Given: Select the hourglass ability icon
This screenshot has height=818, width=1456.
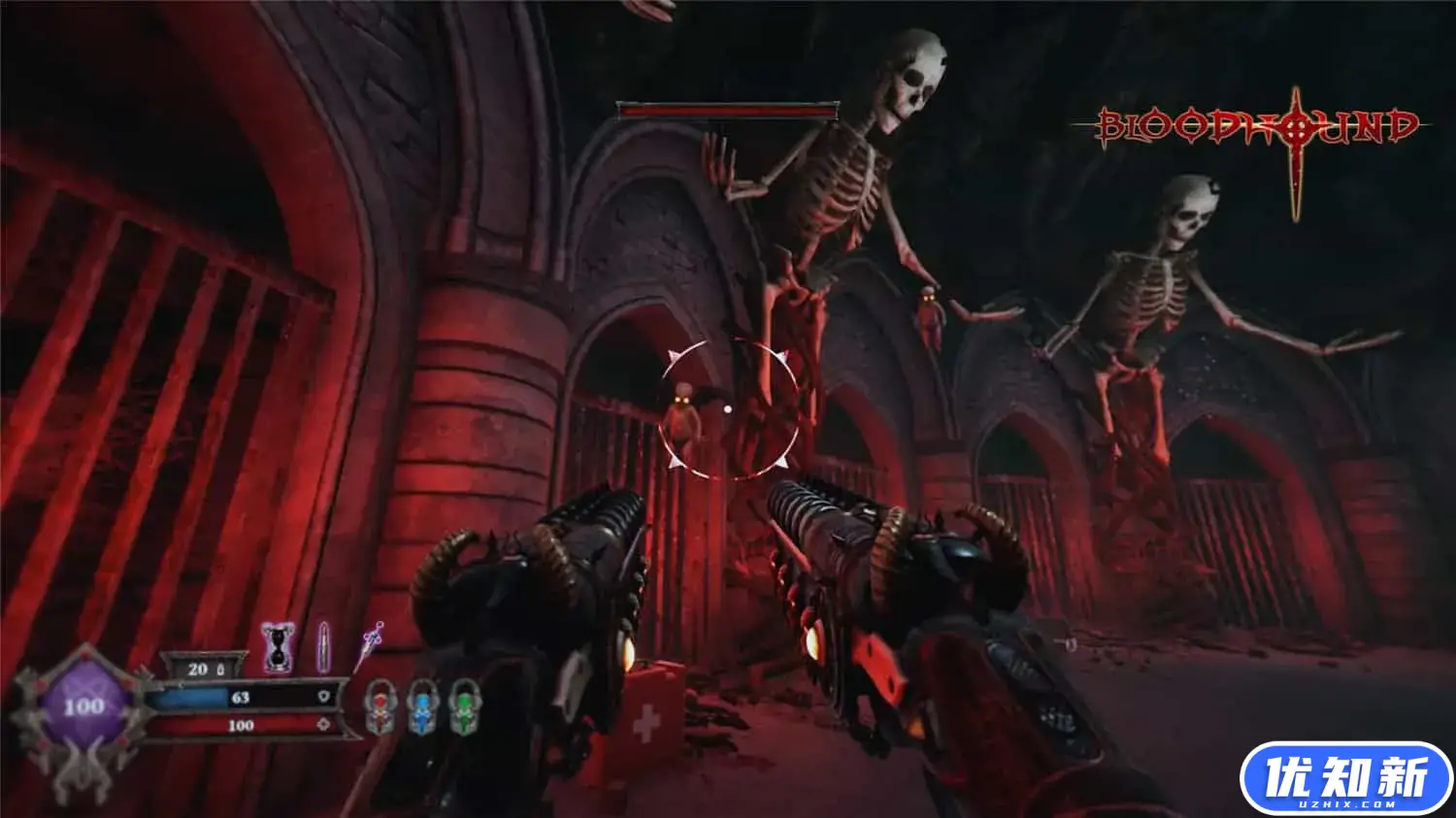Looking at the screenshot, I should 279,648.
